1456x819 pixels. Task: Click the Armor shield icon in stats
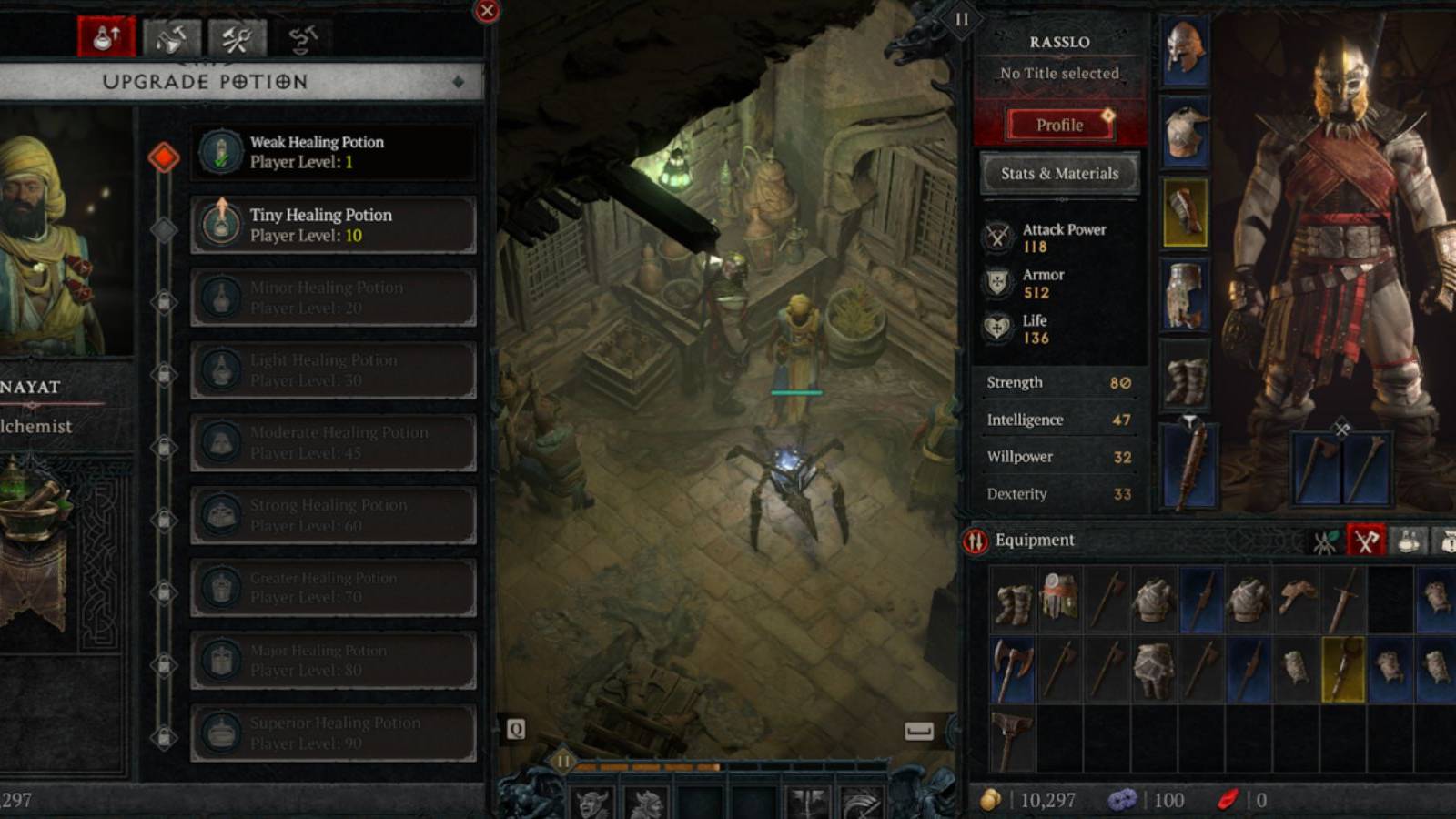(x=998, y=283)
